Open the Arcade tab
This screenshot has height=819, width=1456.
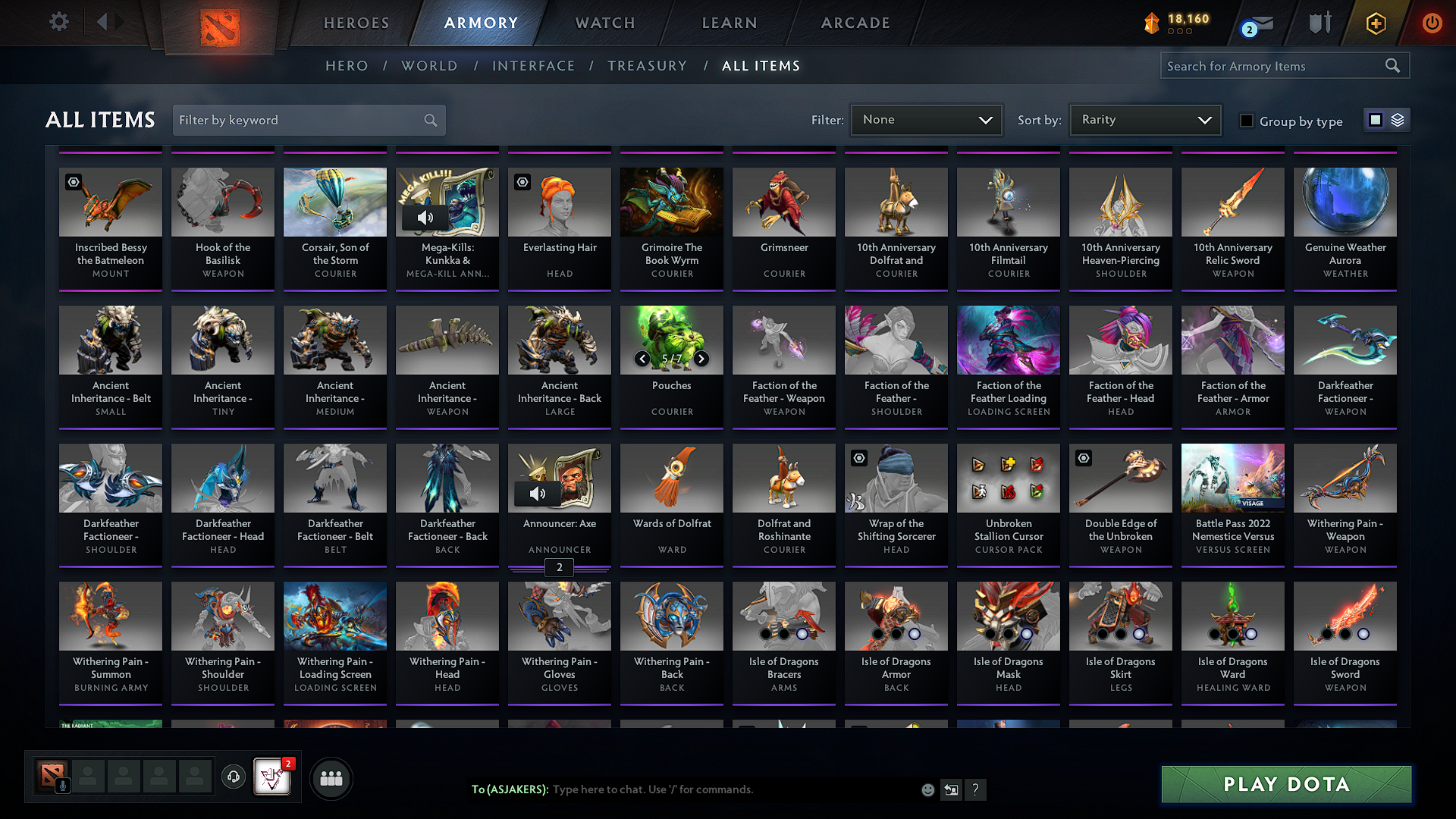pyautogui.click(x=855, y=23)
